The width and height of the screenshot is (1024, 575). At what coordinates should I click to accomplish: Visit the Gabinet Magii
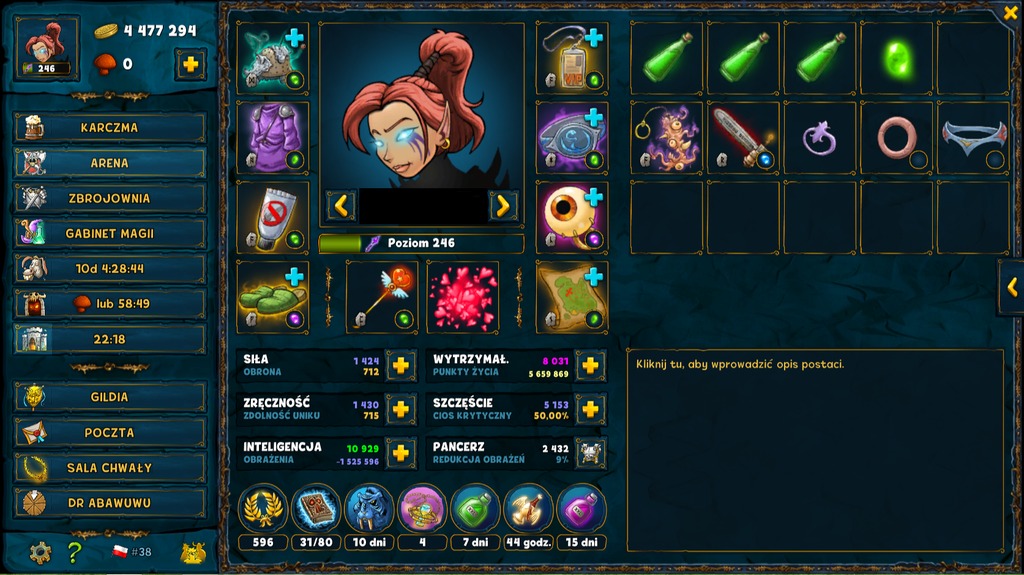pyautogui.click(x=110, y=233)
